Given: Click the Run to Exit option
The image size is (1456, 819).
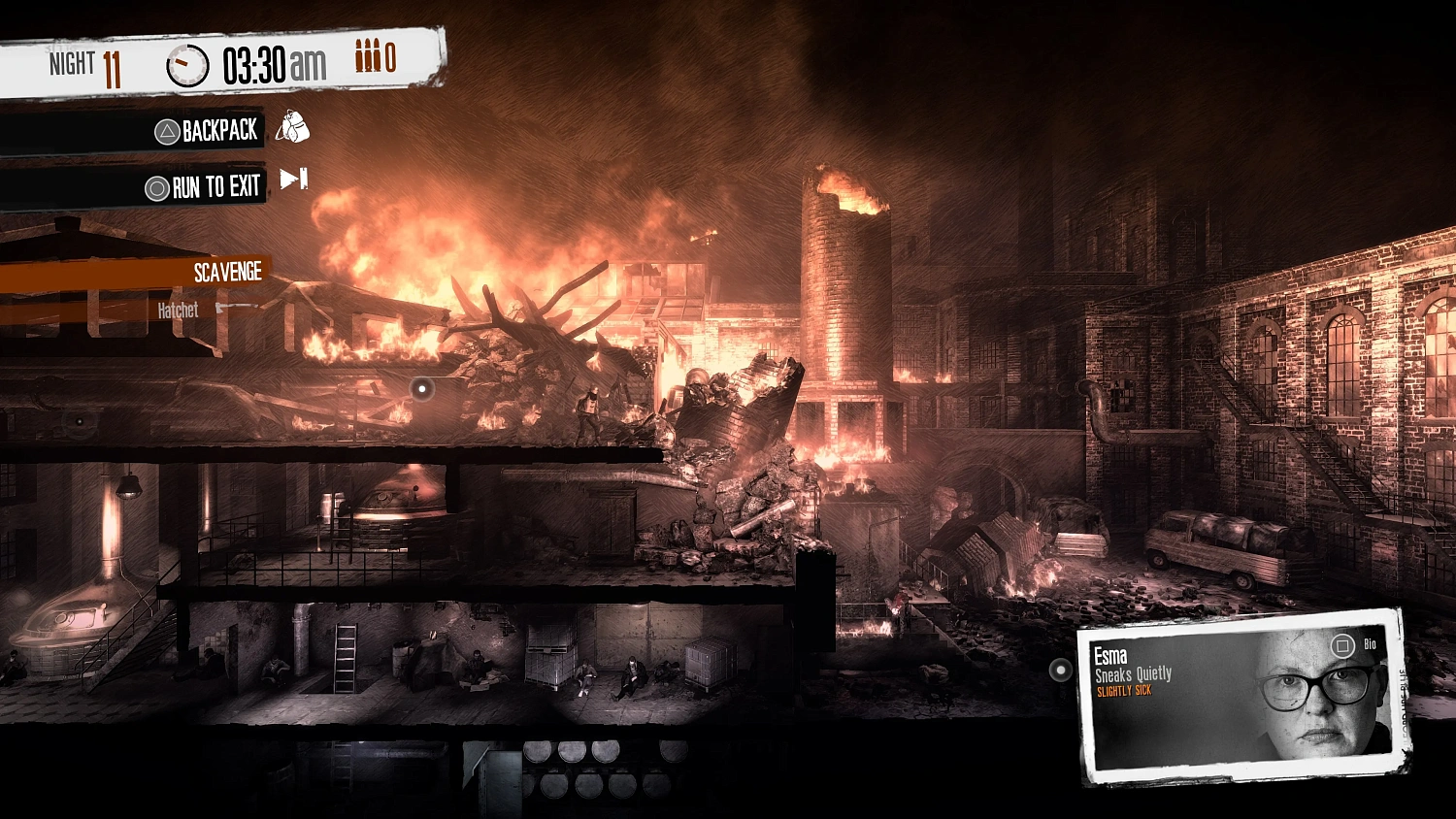Looking at the screenshot, I should point(218,184).
